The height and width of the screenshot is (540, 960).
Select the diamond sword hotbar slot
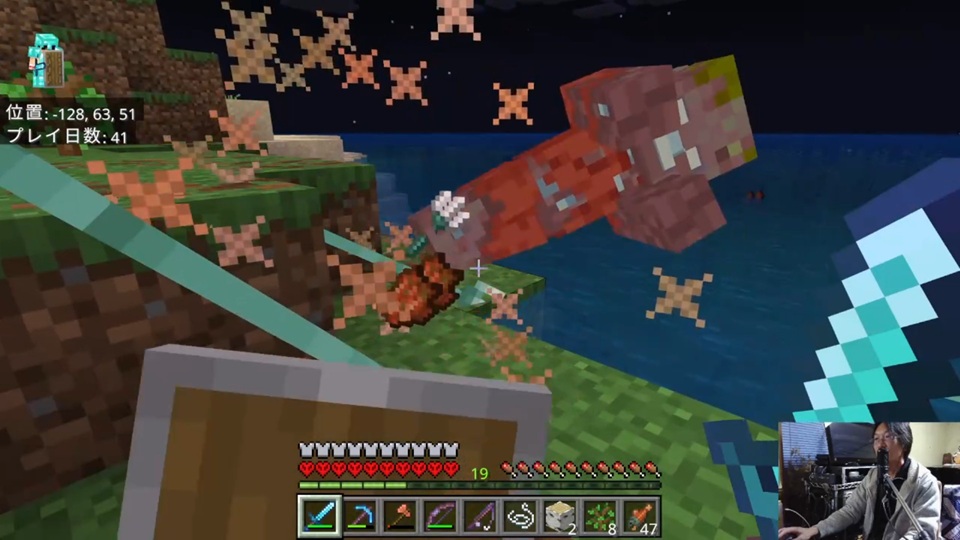tap(319, 516)
